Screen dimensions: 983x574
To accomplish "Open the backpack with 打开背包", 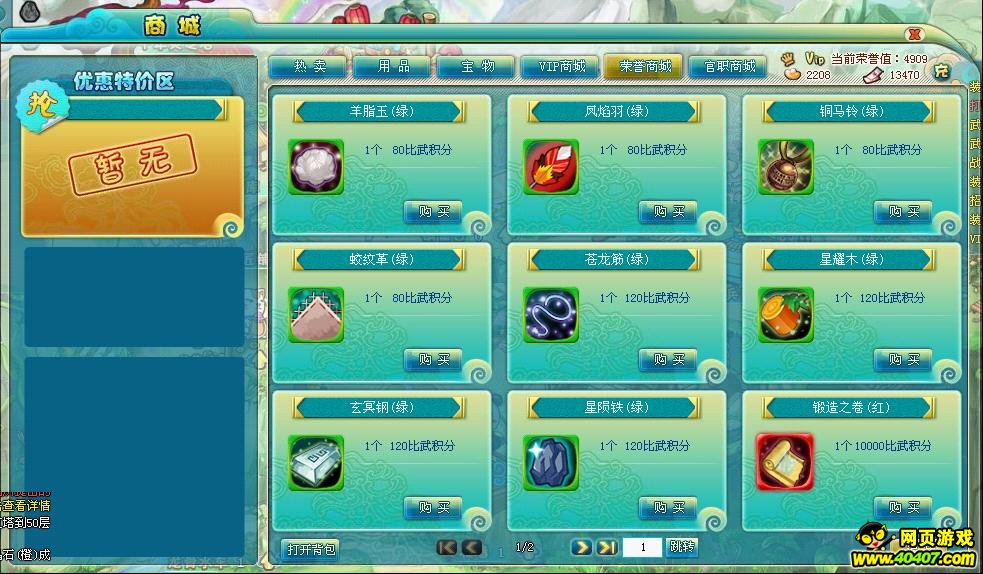I will point(310,549).
